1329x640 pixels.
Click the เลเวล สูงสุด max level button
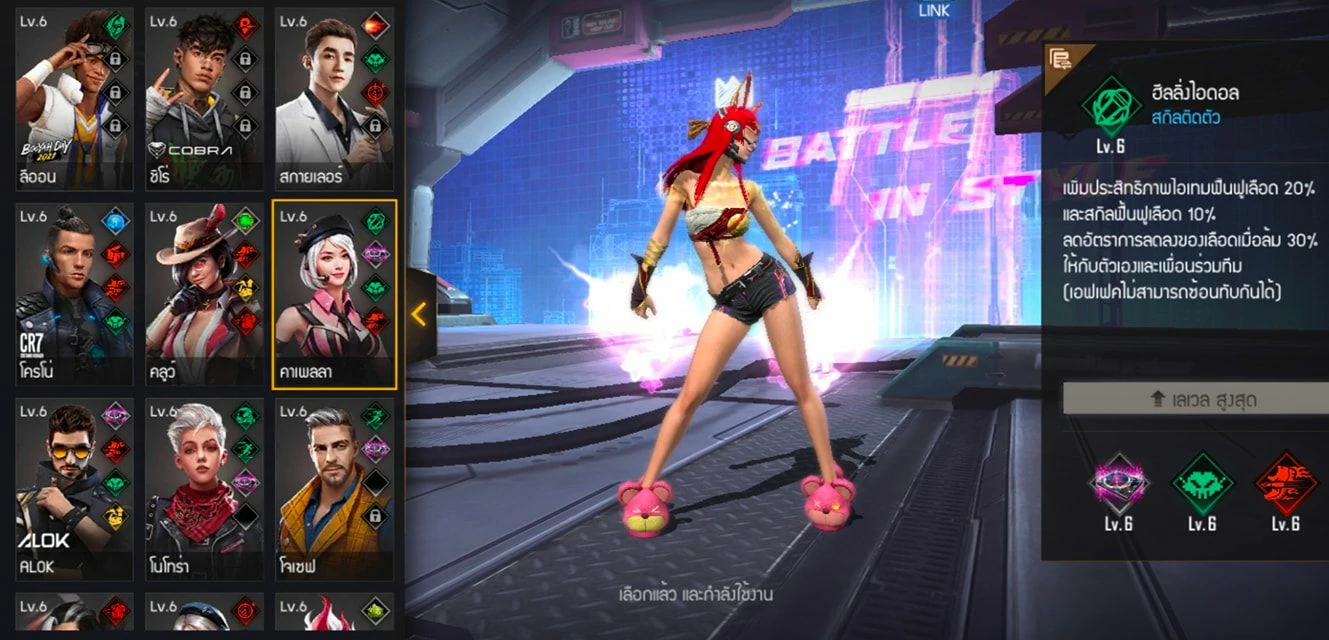point(1195,399)
